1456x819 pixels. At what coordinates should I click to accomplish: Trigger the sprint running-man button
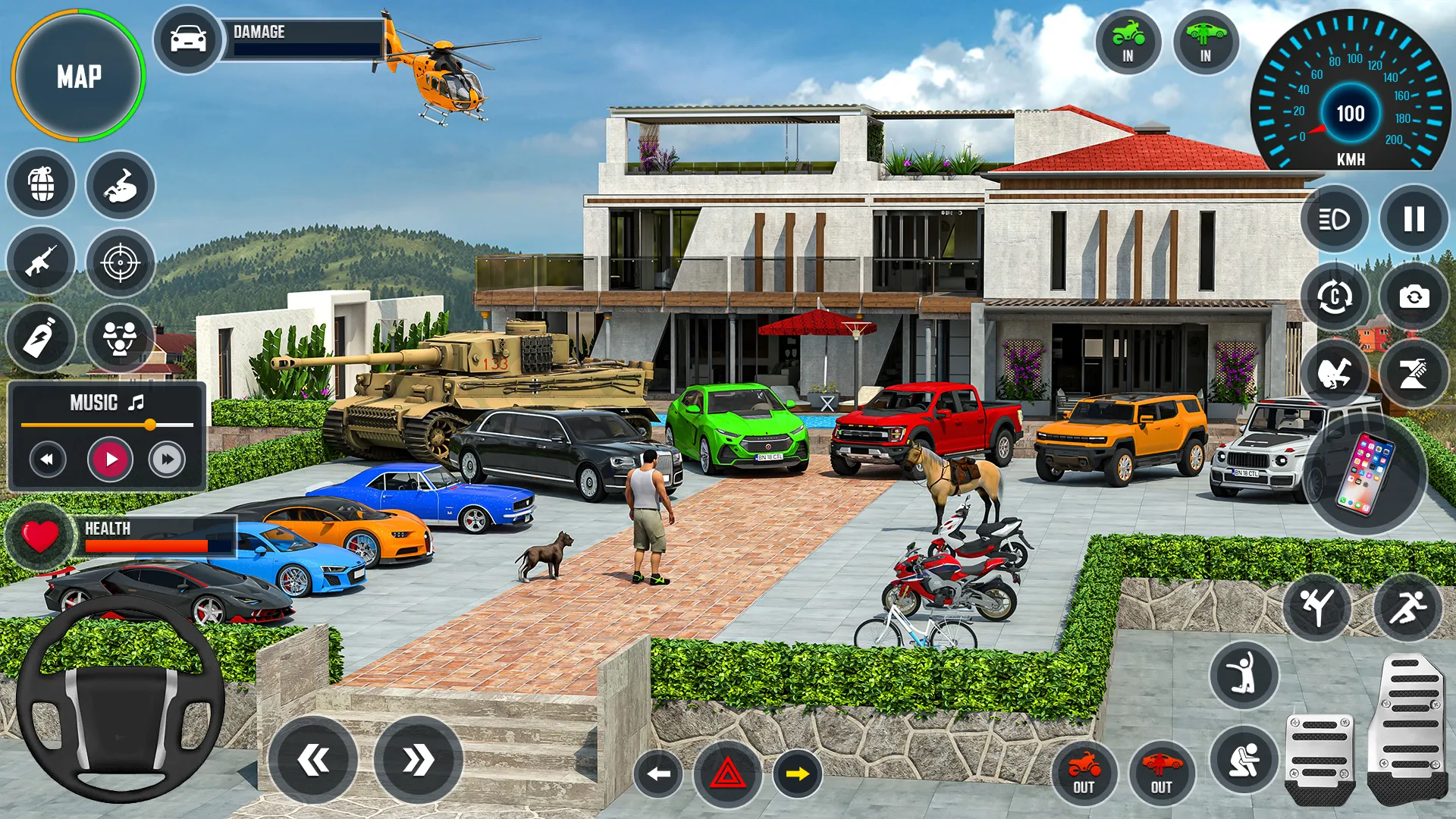coord(1407,608)
